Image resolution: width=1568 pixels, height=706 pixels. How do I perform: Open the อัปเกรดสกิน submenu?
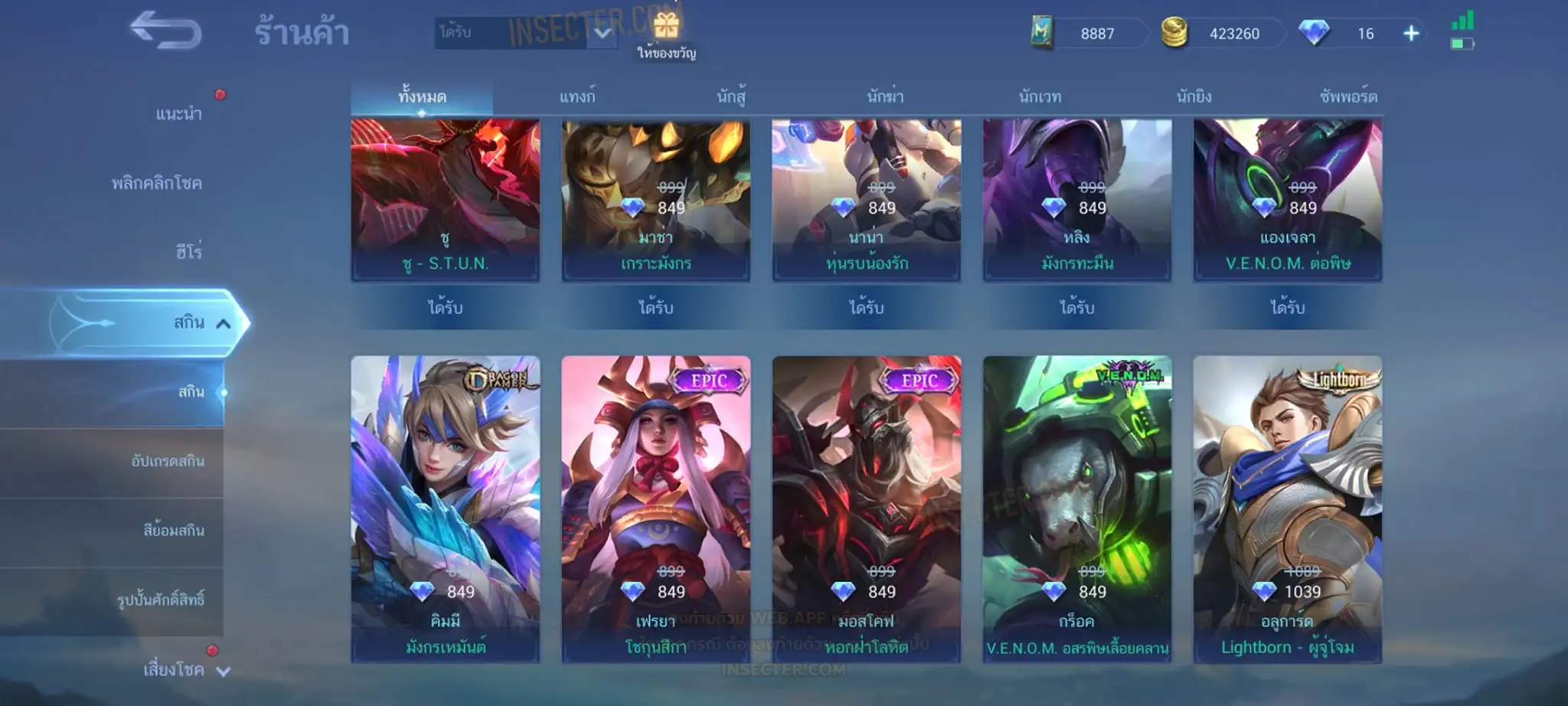click(x=167, y=461)
